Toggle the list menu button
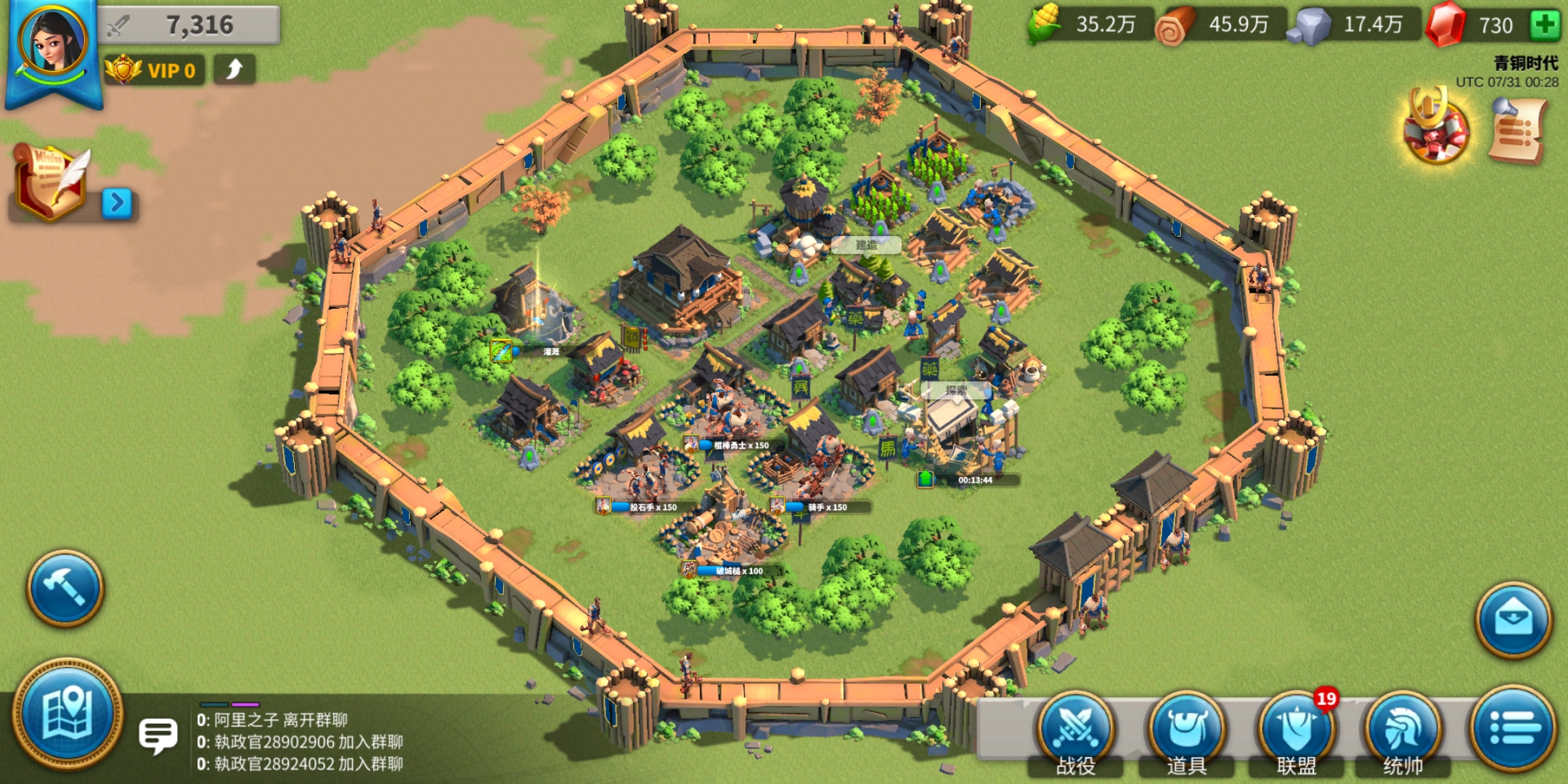Screen dimensions: 1568x784 1513,727
